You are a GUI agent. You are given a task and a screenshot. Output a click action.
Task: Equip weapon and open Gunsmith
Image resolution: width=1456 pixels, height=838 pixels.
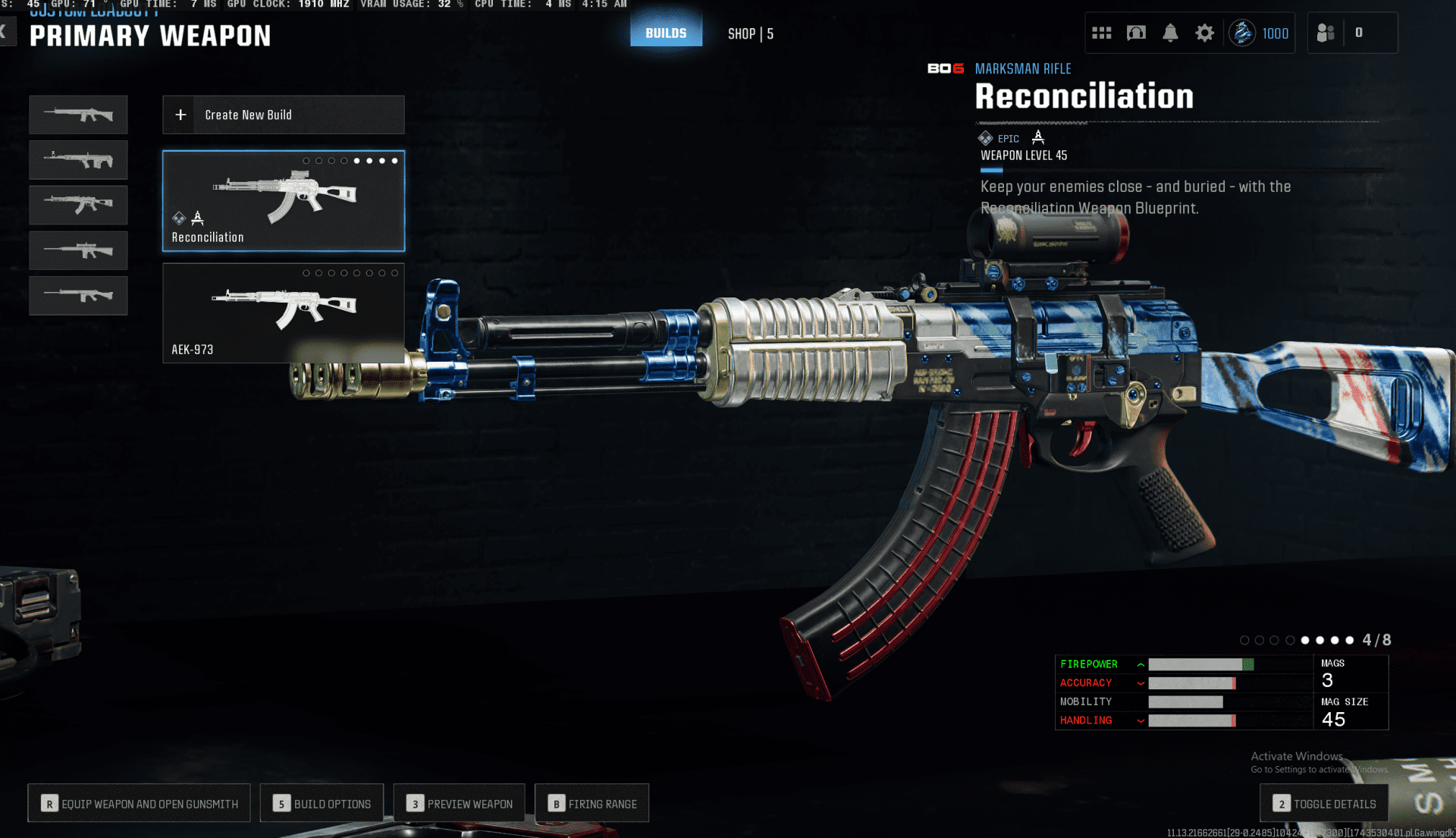(140, 803)
